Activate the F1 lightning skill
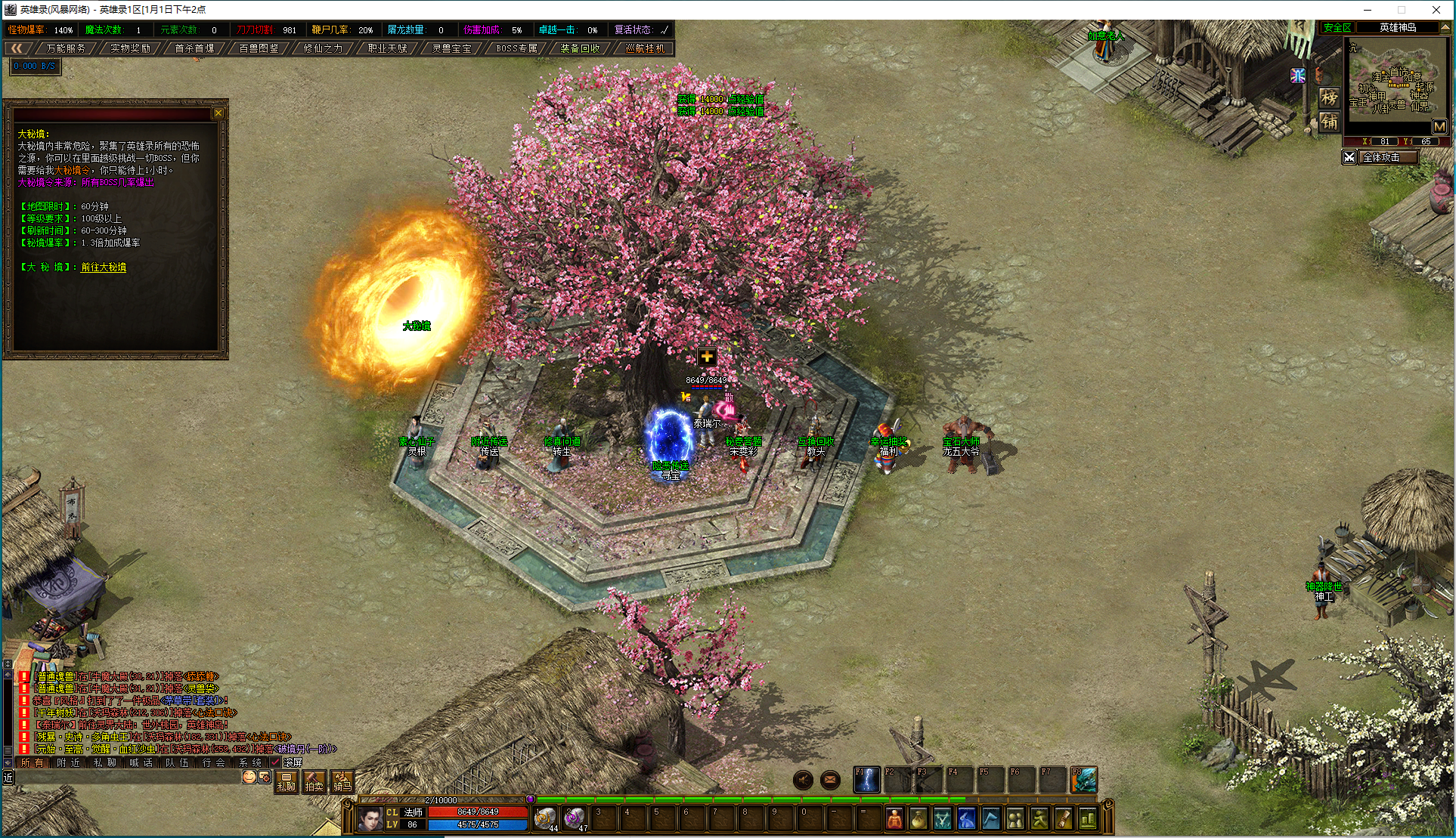The width and height of the screenshot is (1456, 838). point(866,780)
